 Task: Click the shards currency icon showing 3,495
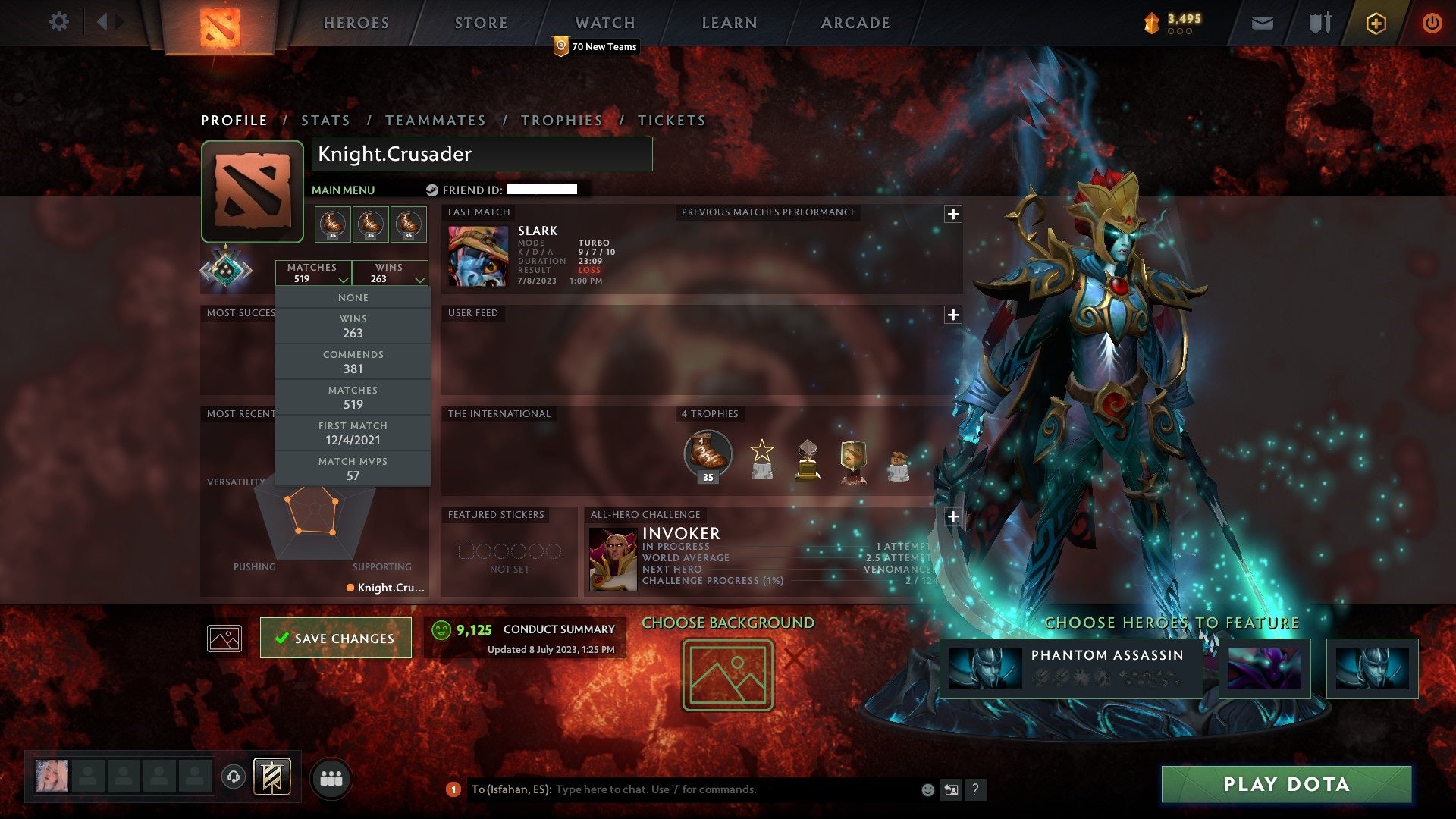(x=1152, y=23)
